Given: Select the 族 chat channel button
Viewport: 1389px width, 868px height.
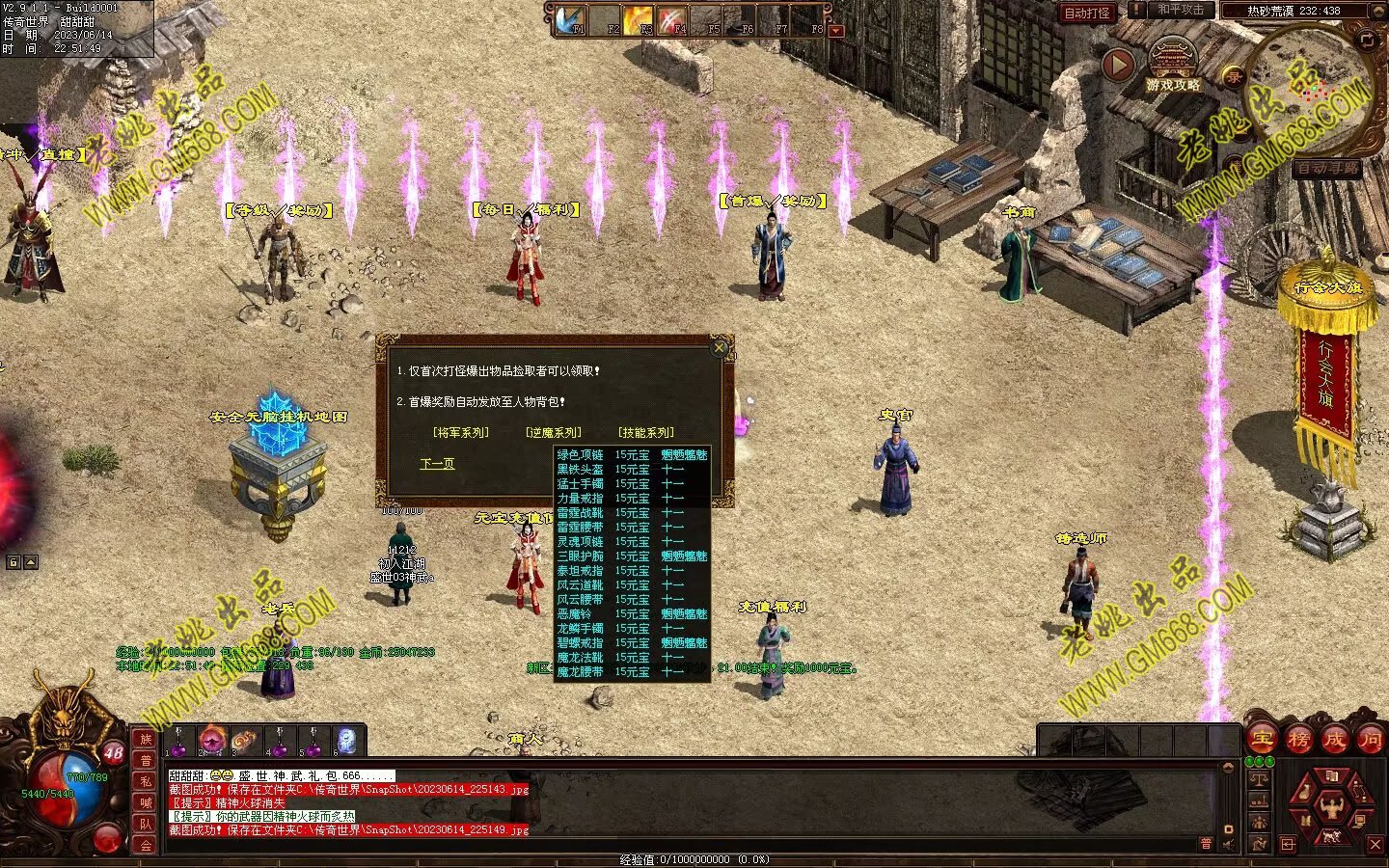Looking at the screenshot, I should (146, 740).
